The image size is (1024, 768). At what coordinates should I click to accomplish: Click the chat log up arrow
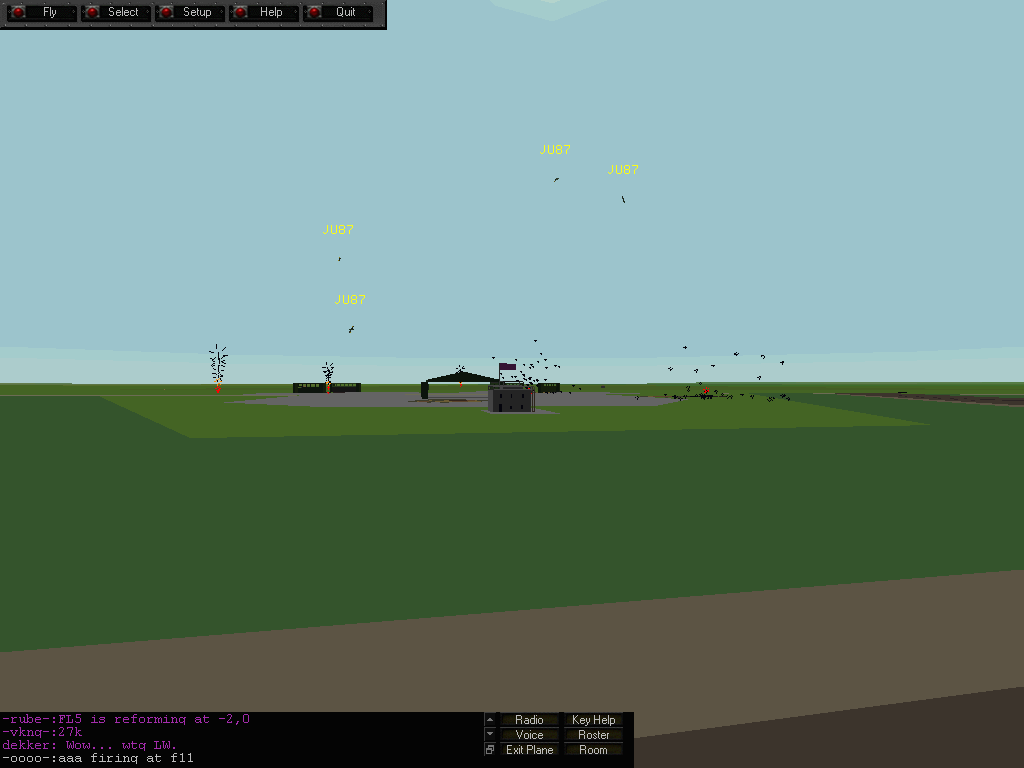[x=490, y=719]
